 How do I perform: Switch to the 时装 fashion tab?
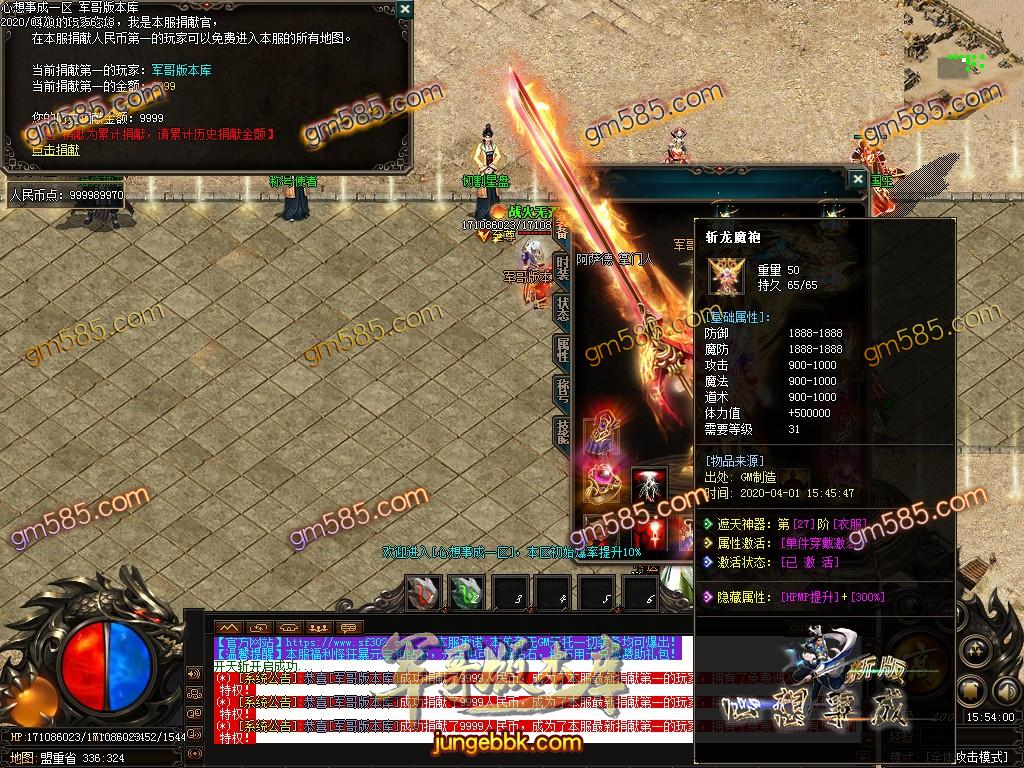(x=562, y=265)
